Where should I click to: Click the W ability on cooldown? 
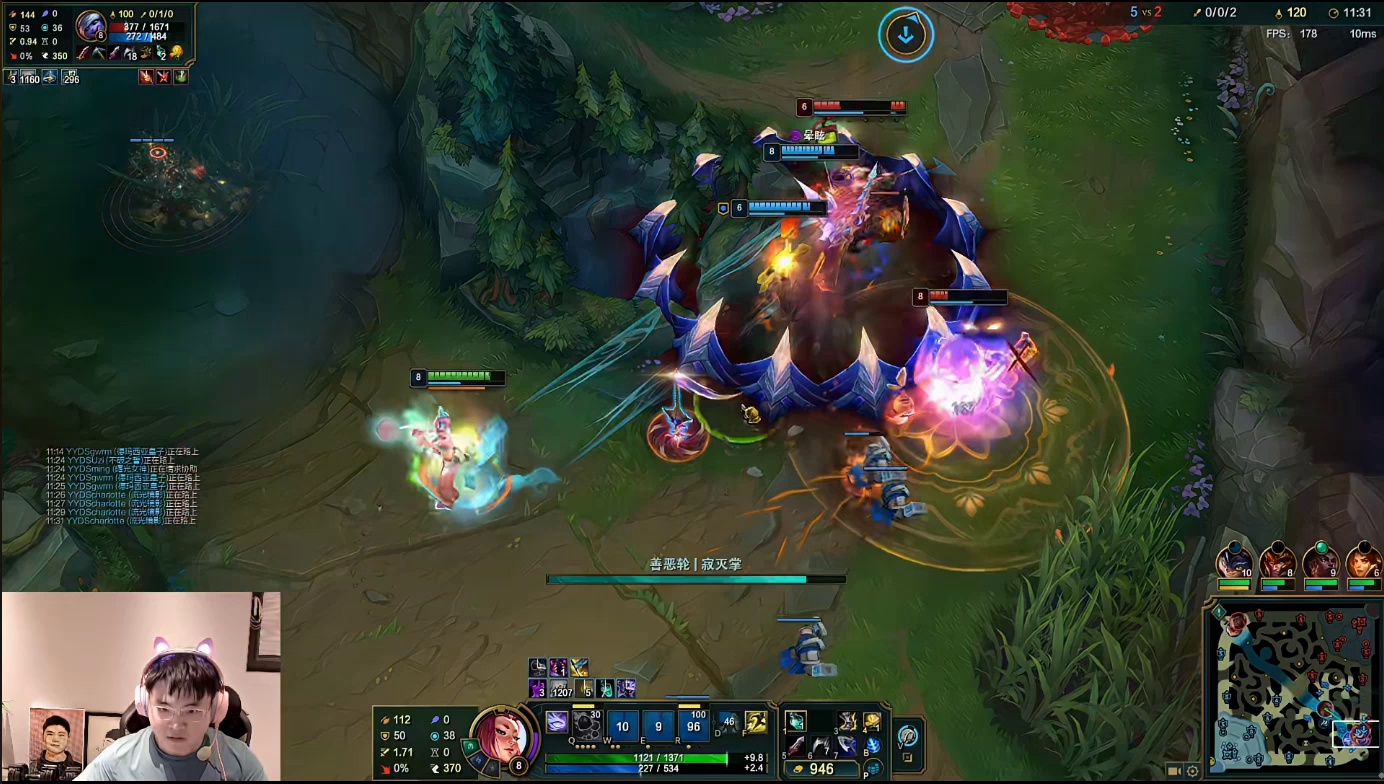coord(622,726)
